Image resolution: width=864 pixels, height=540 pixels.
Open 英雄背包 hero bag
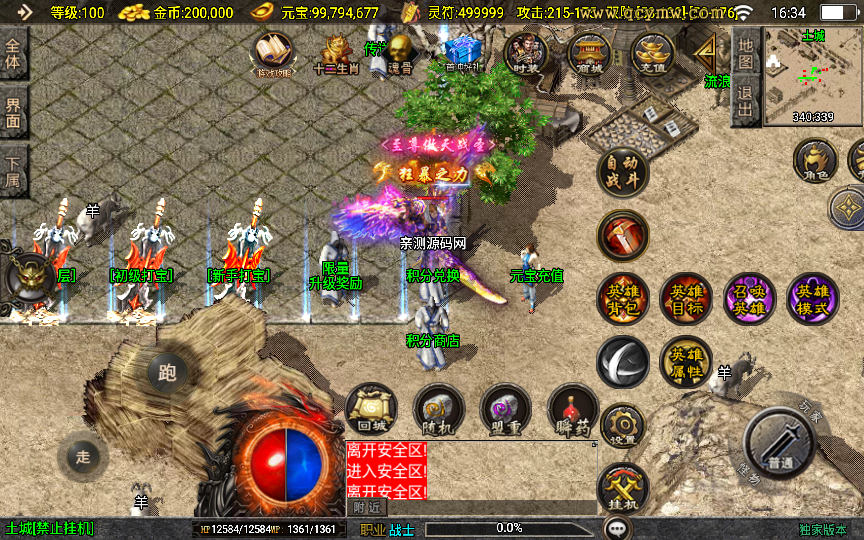click(x=622, y=298)
